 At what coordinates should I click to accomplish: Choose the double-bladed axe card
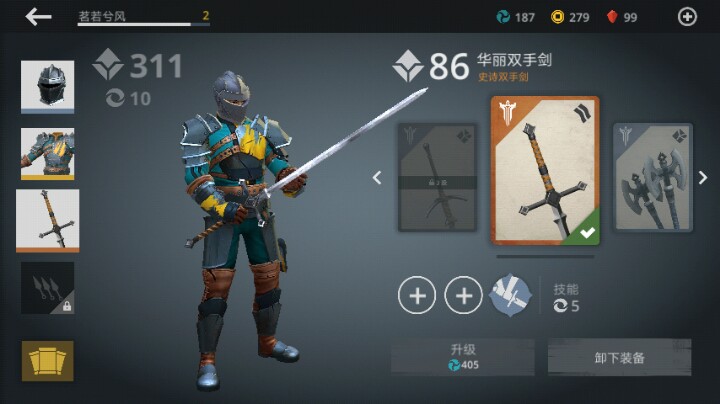pyautogui.click(x=652, y=177)
